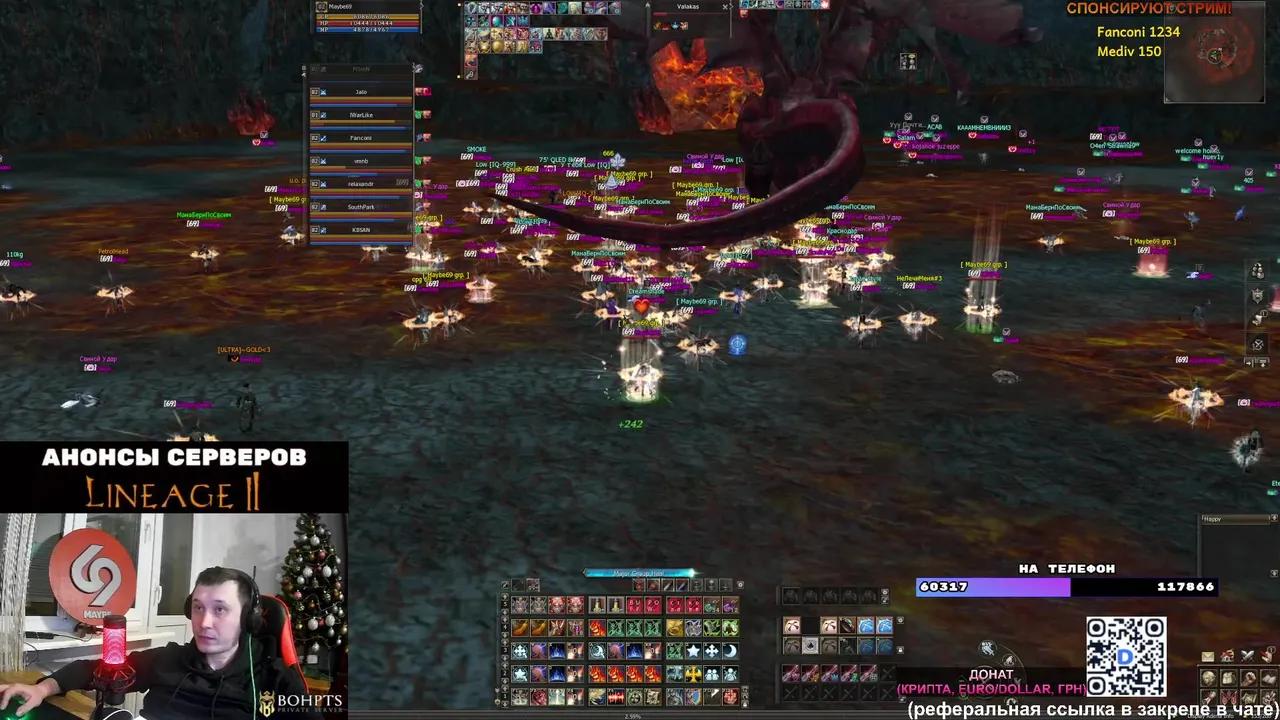
Task: Open the mail envelope icon in bottom-right menu
Action: click(x=1208, y=656)
